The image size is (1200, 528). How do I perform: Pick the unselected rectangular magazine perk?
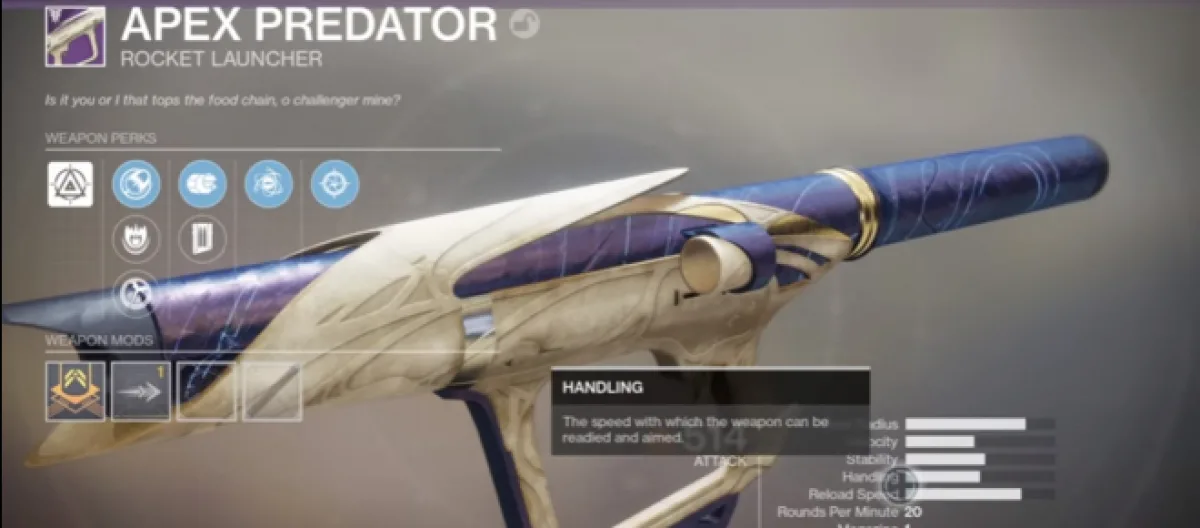[202, 238]
